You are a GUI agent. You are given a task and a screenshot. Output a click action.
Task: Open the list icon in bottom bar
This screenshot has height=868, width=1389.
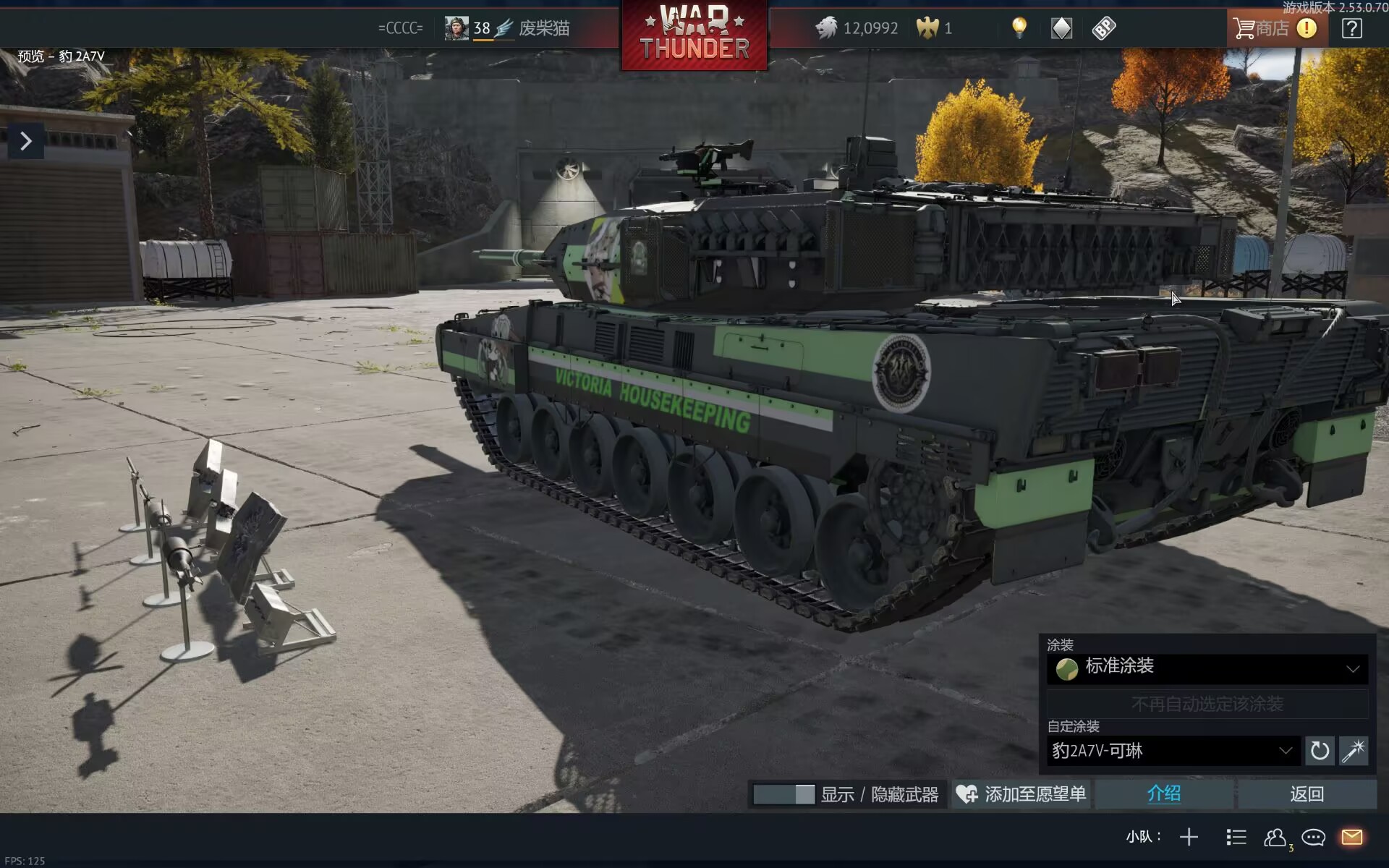coord(1236,837)
